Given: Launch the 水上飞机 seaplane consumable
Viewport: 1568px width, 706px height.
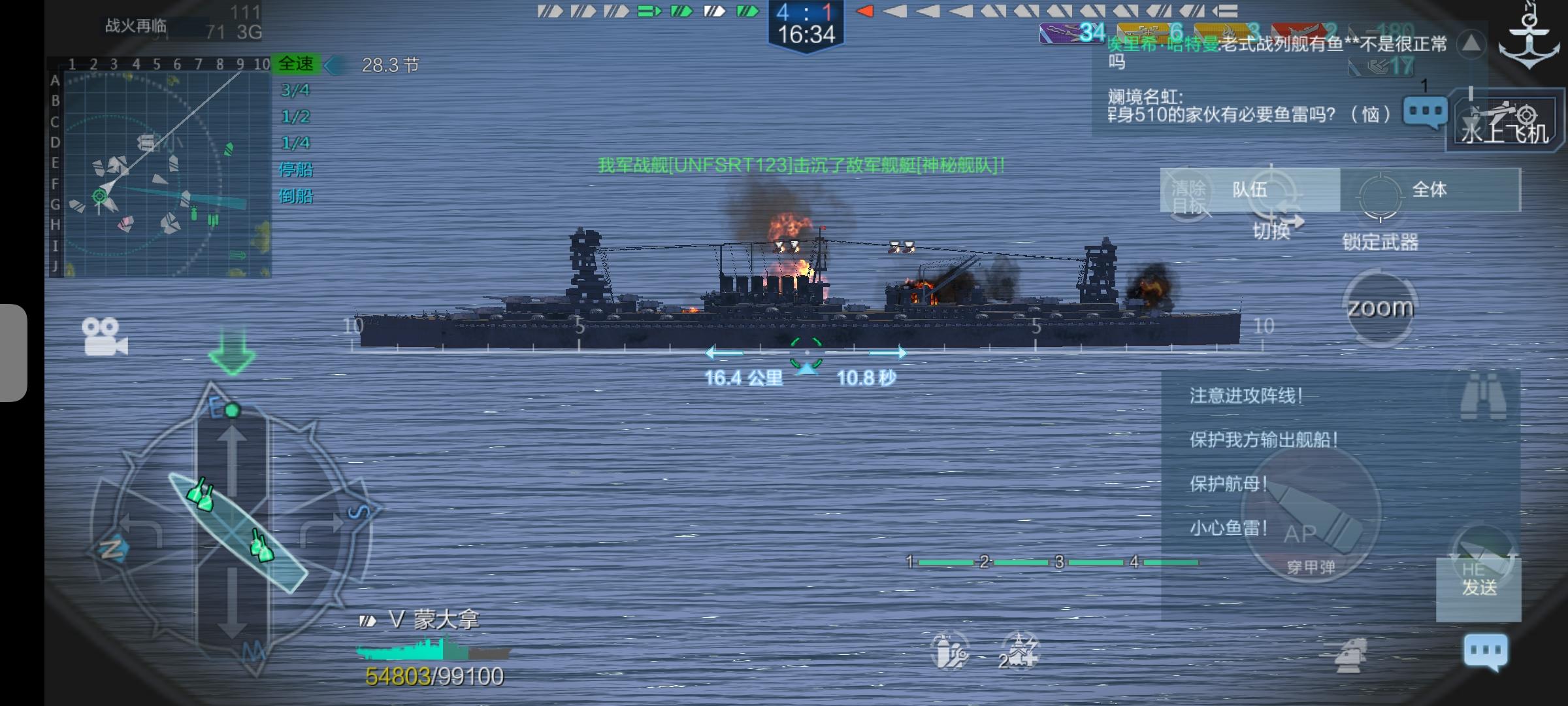Looking at the screenshot, I should click(x=1503, y=121).
